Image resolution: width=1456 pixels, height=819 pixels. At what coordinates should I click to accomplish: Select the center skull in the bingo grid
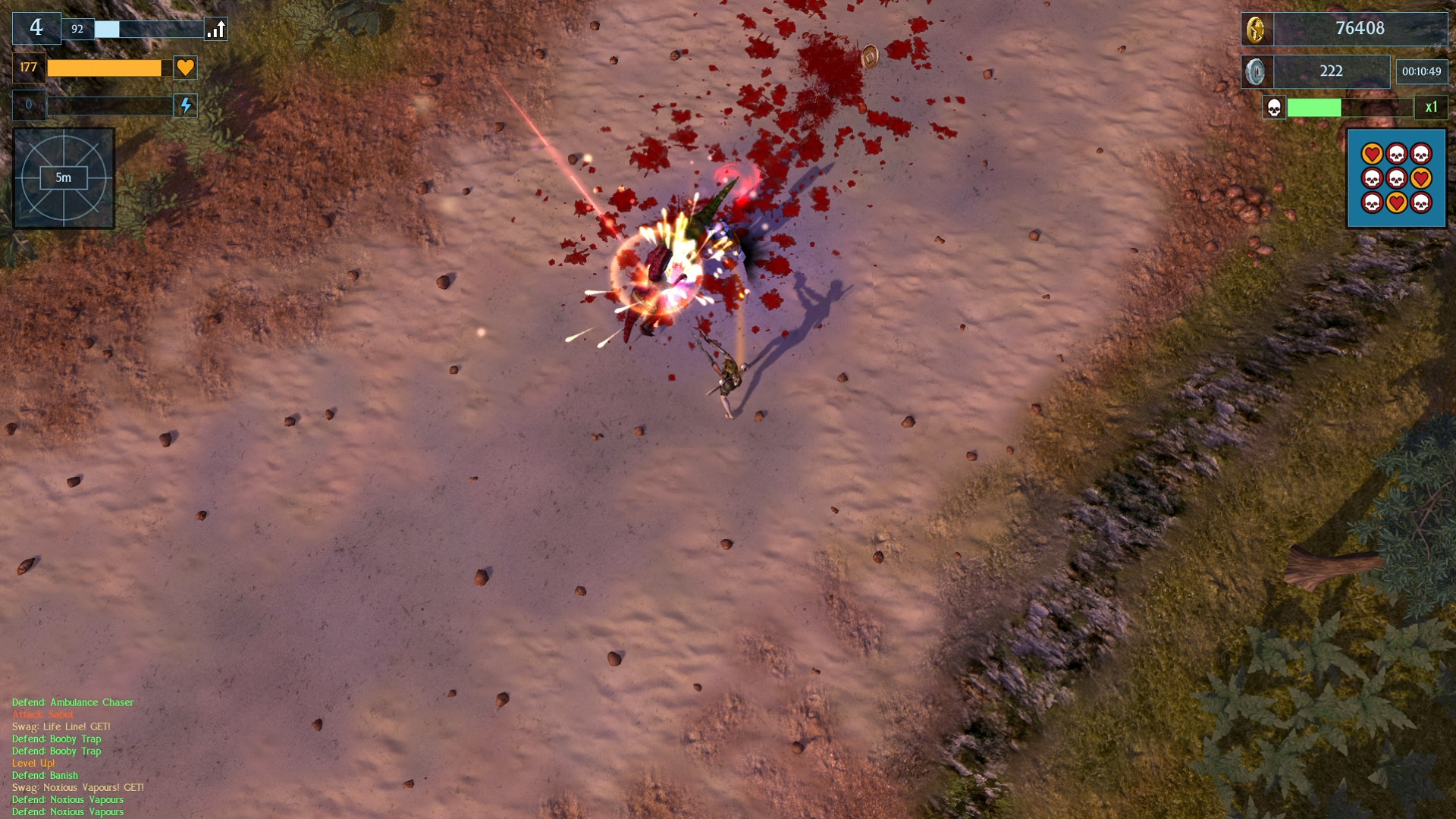coord(1397,178)
